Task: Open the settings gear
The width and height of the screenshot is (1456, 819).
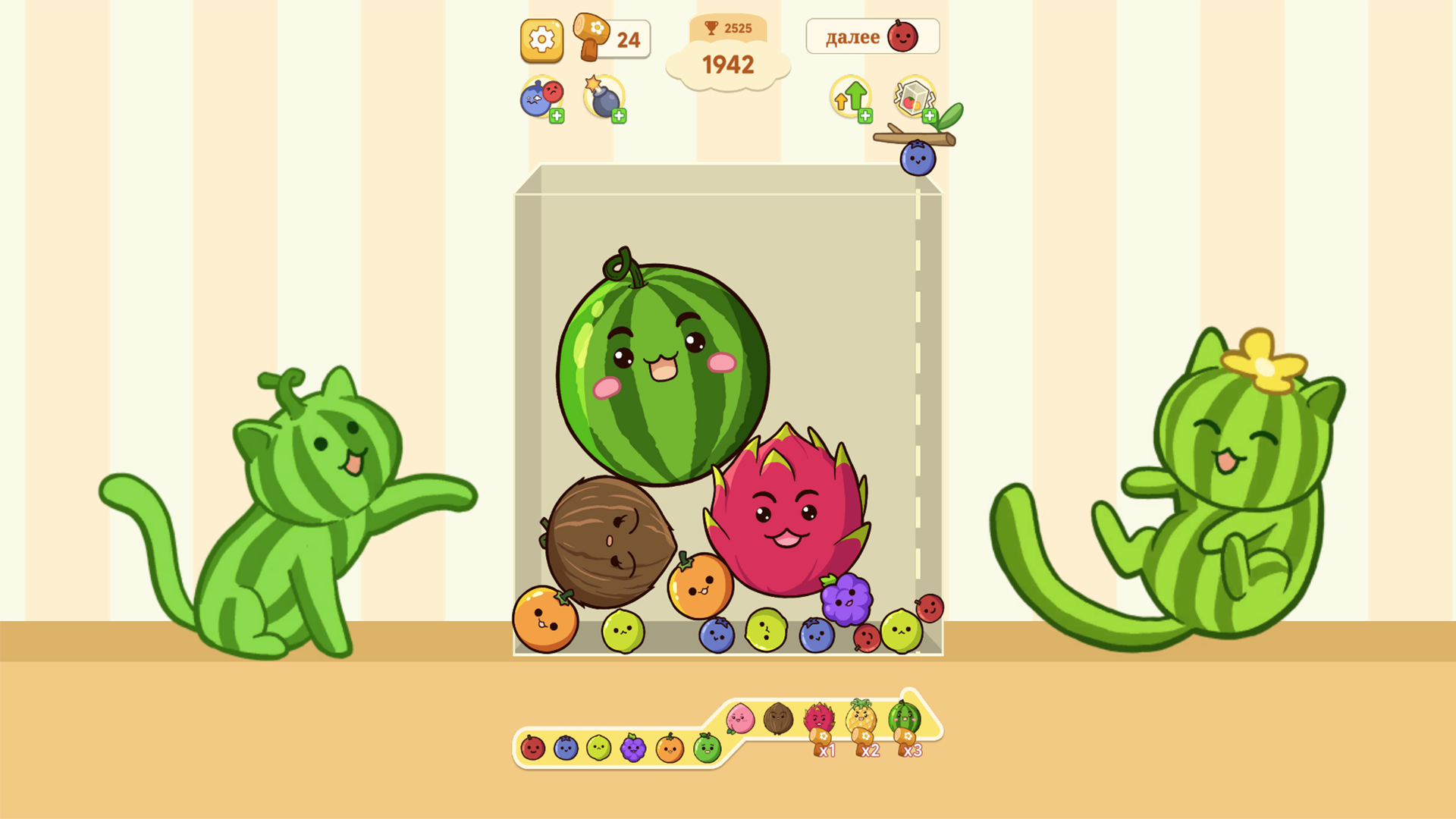Action: click(541, 40)
